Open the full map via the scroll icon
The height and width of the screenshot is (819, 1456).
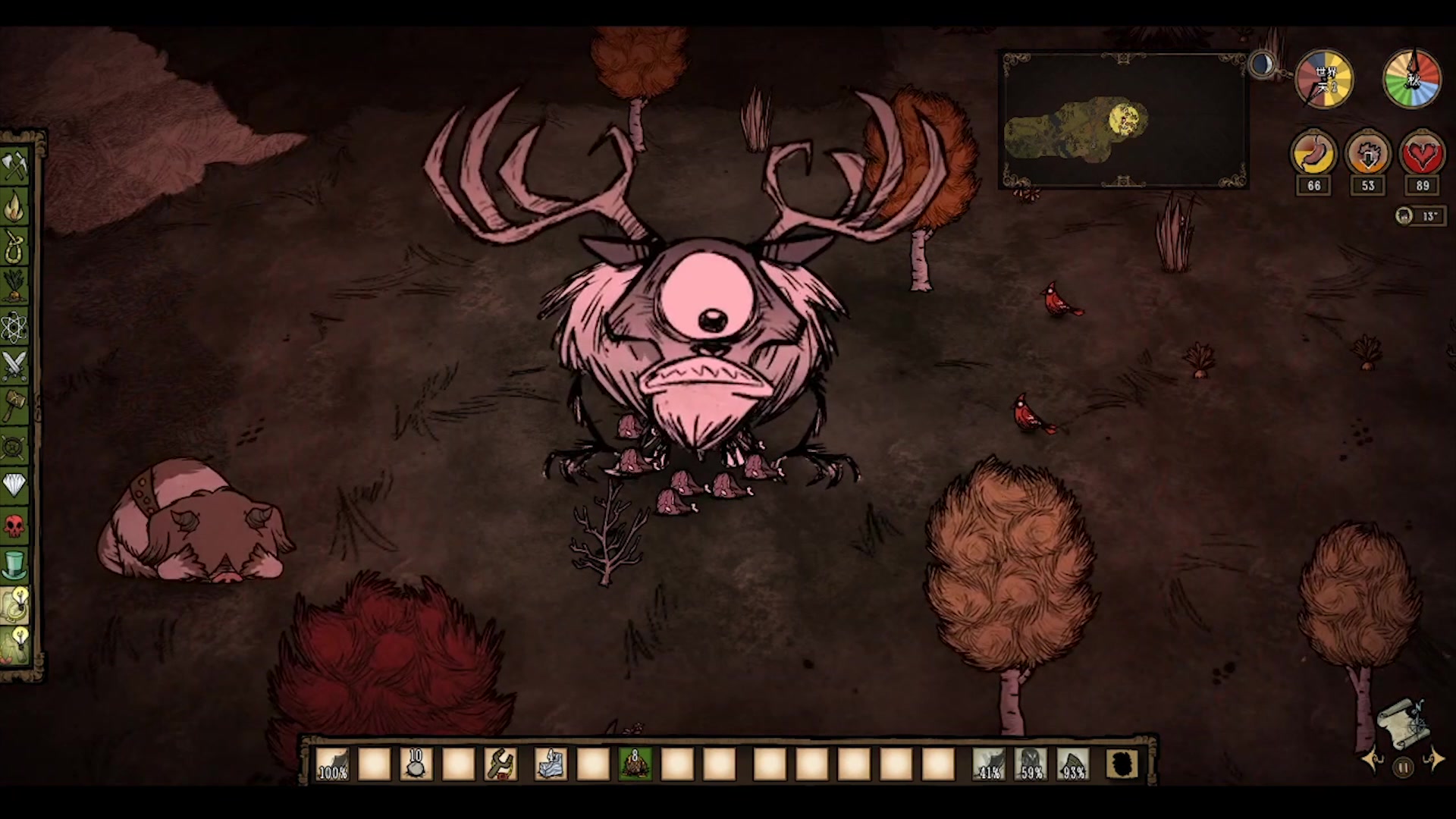[x=1404, y=723]
